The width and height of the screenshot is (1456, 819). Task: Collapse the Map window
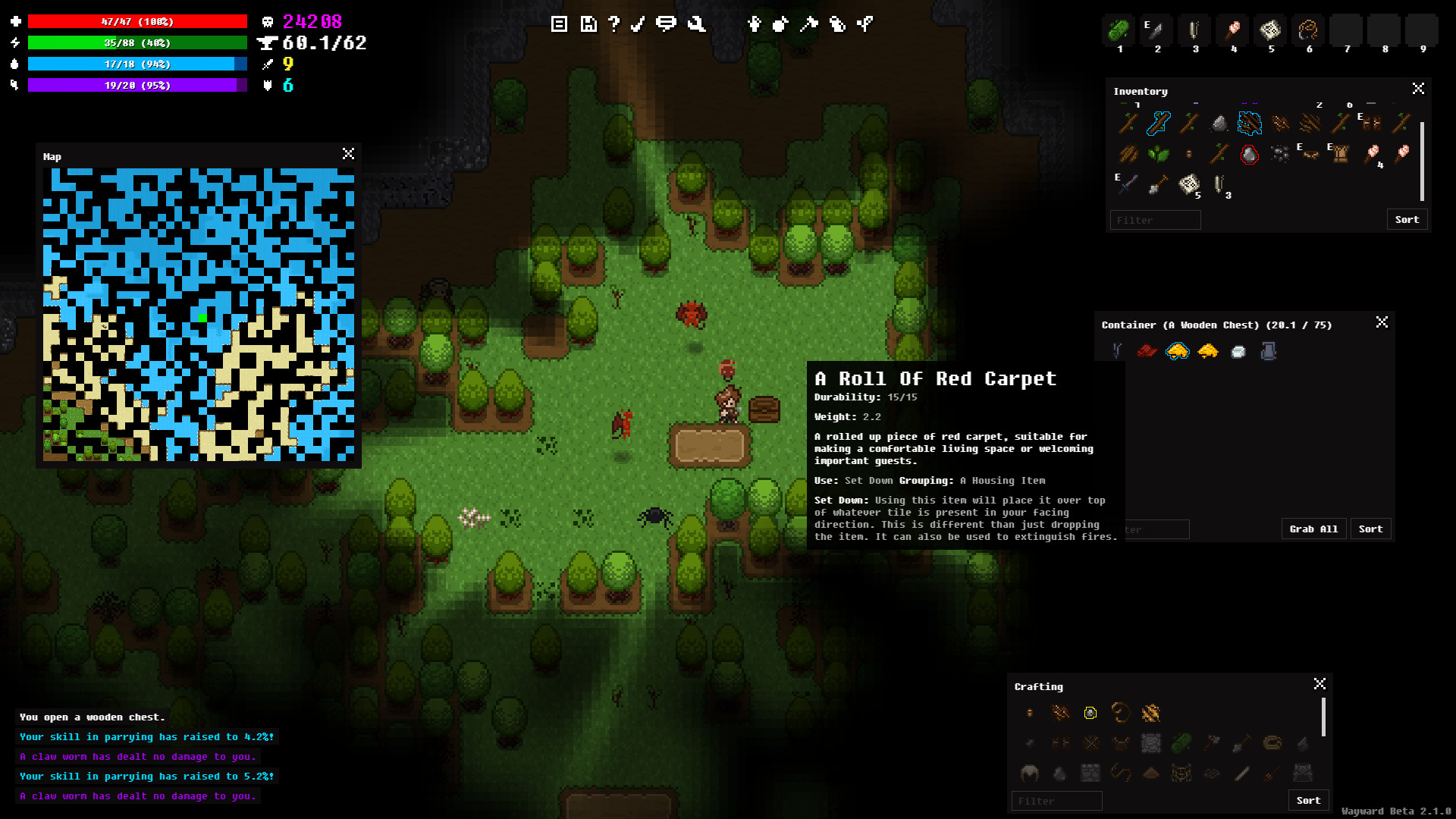point(348,154)
